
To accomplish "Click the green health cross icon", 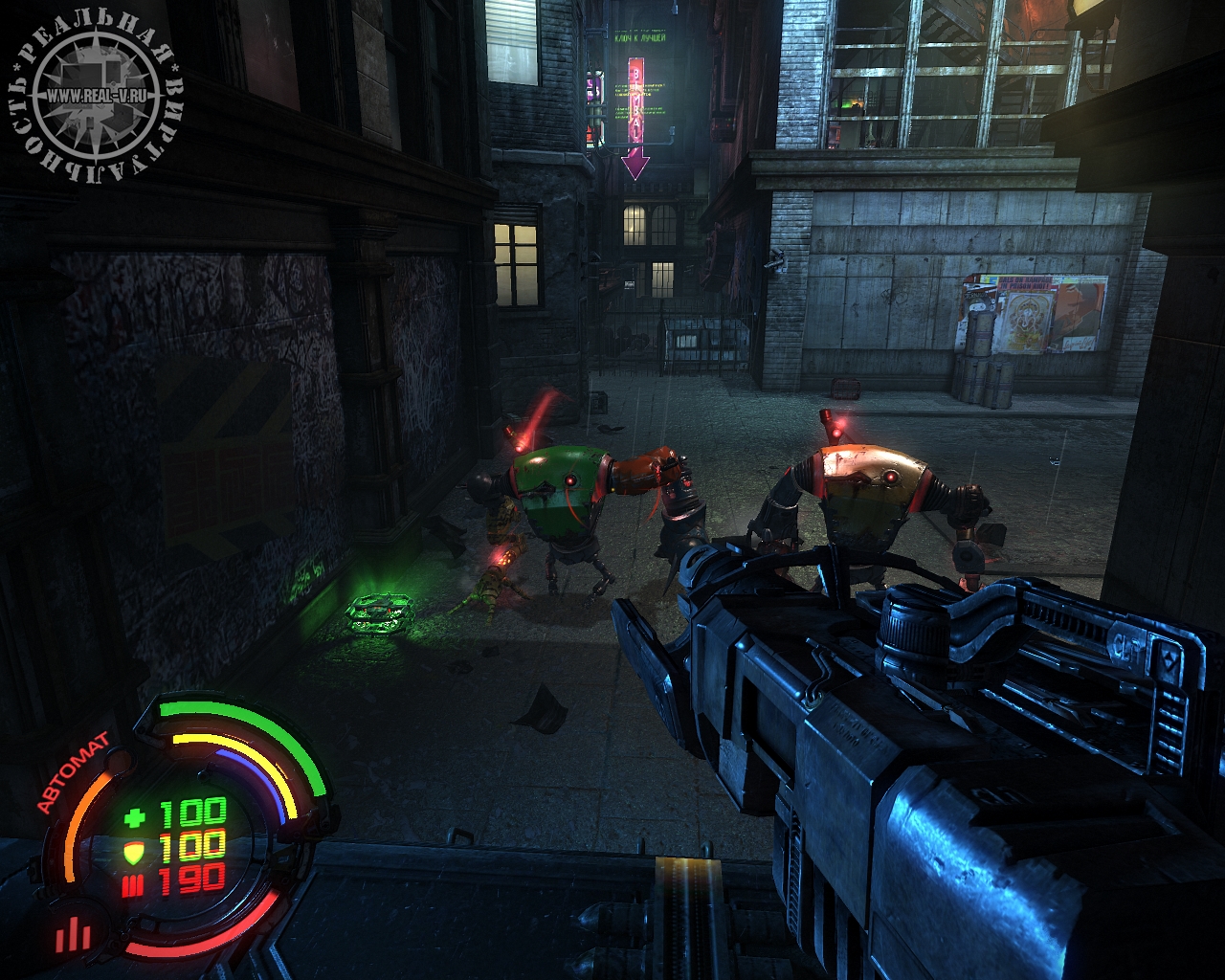I will pyautogui.click(x=135, y=816).
